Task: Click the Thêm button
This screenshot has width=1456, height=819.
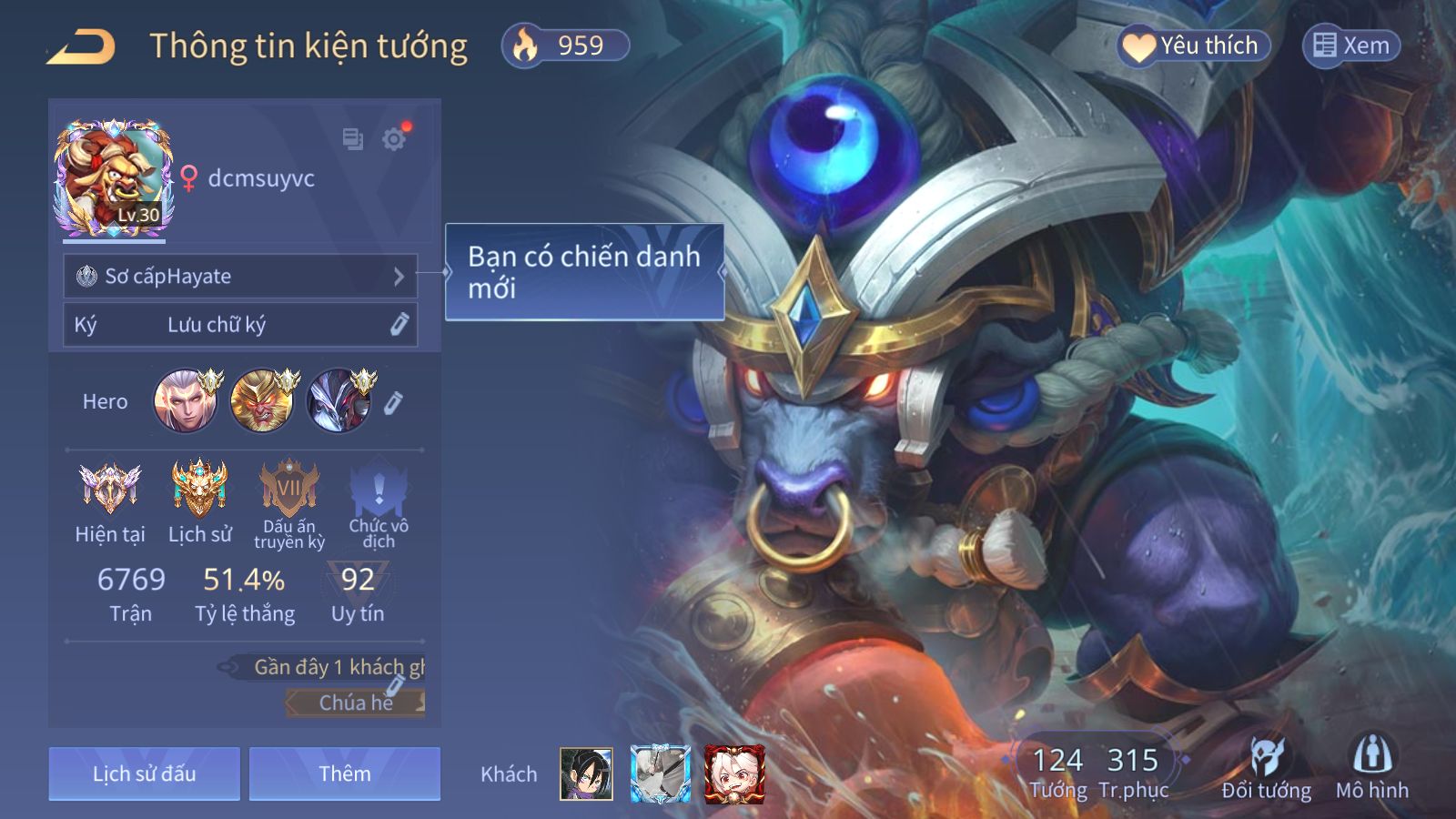Action: point(345,773)
